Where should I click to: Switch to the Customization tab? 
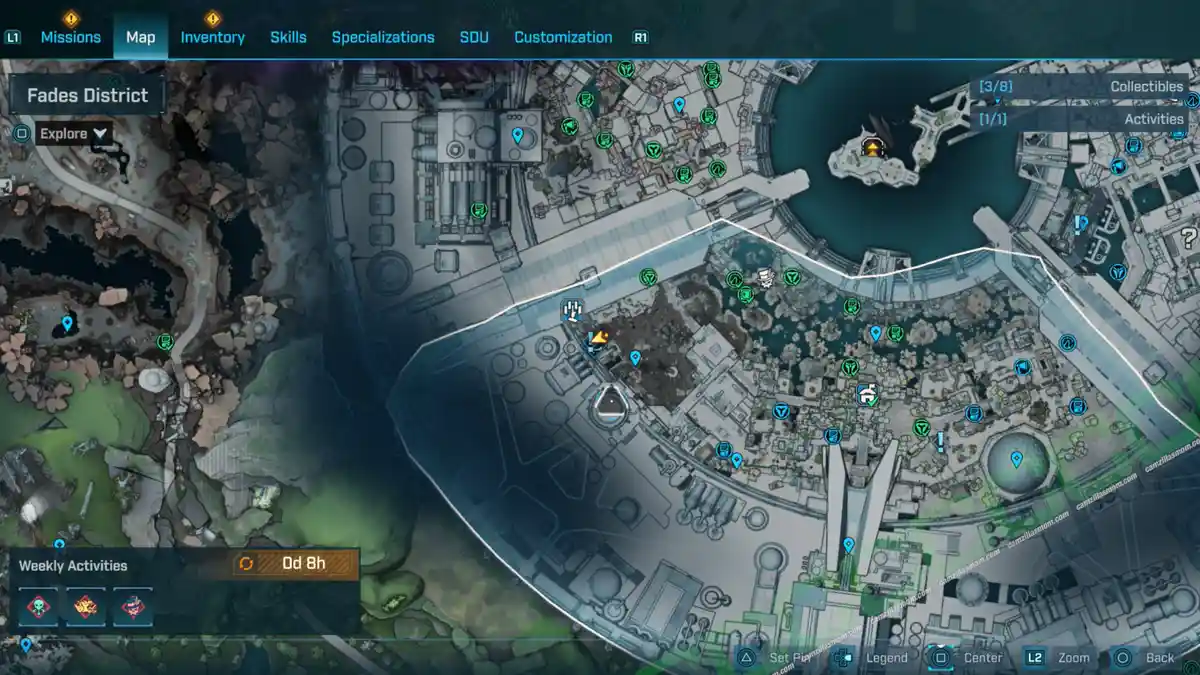click(x=563, y=37)
